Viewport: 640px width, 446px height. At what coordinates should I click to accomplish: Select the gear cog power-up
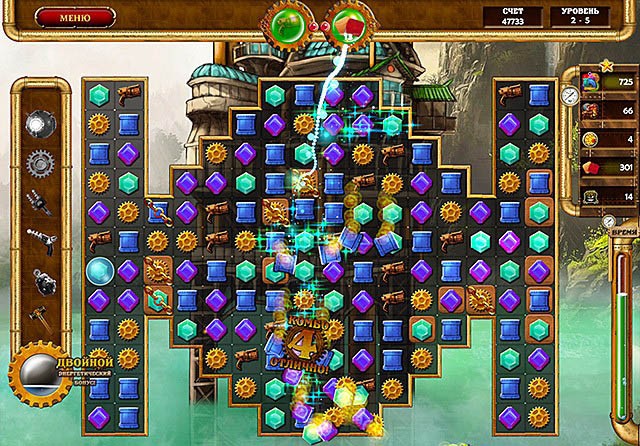[40, 160]
